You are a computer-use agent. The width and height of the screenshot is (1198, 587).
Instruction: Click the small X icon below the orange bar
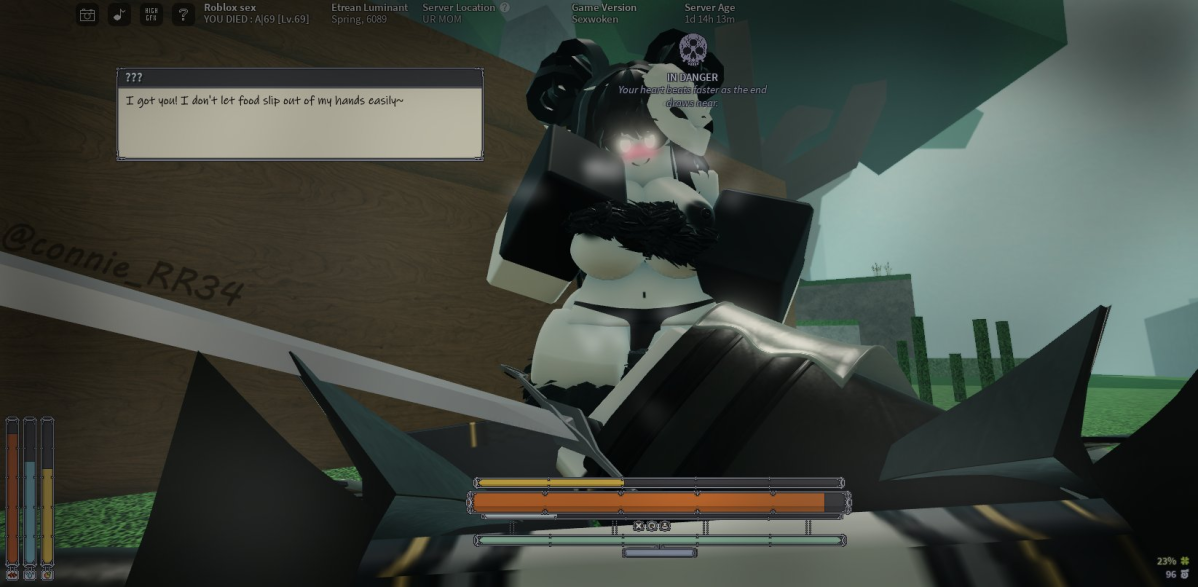[639, 526]
